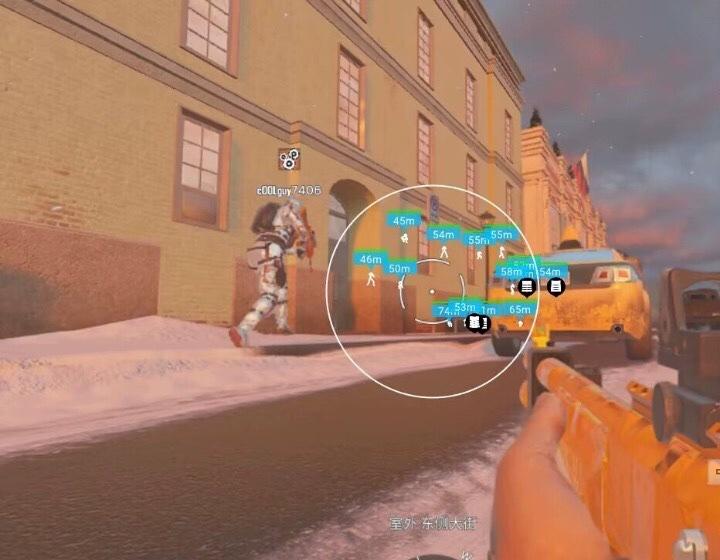Select the 45m teammate distance marker

[404, 221]
